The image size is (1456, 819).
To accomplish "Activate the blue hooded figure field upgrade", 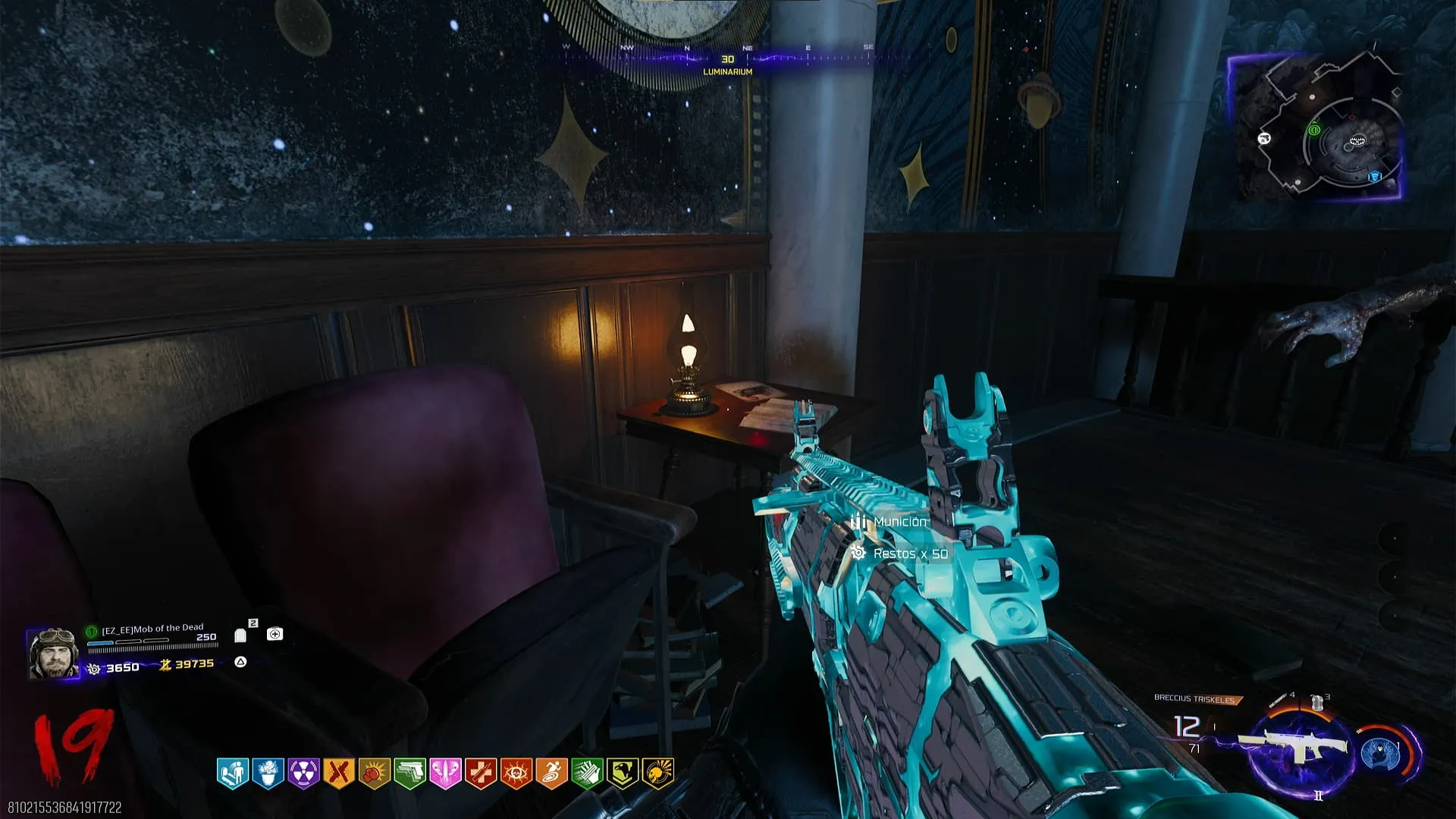I will click(x=1379, y=754).
